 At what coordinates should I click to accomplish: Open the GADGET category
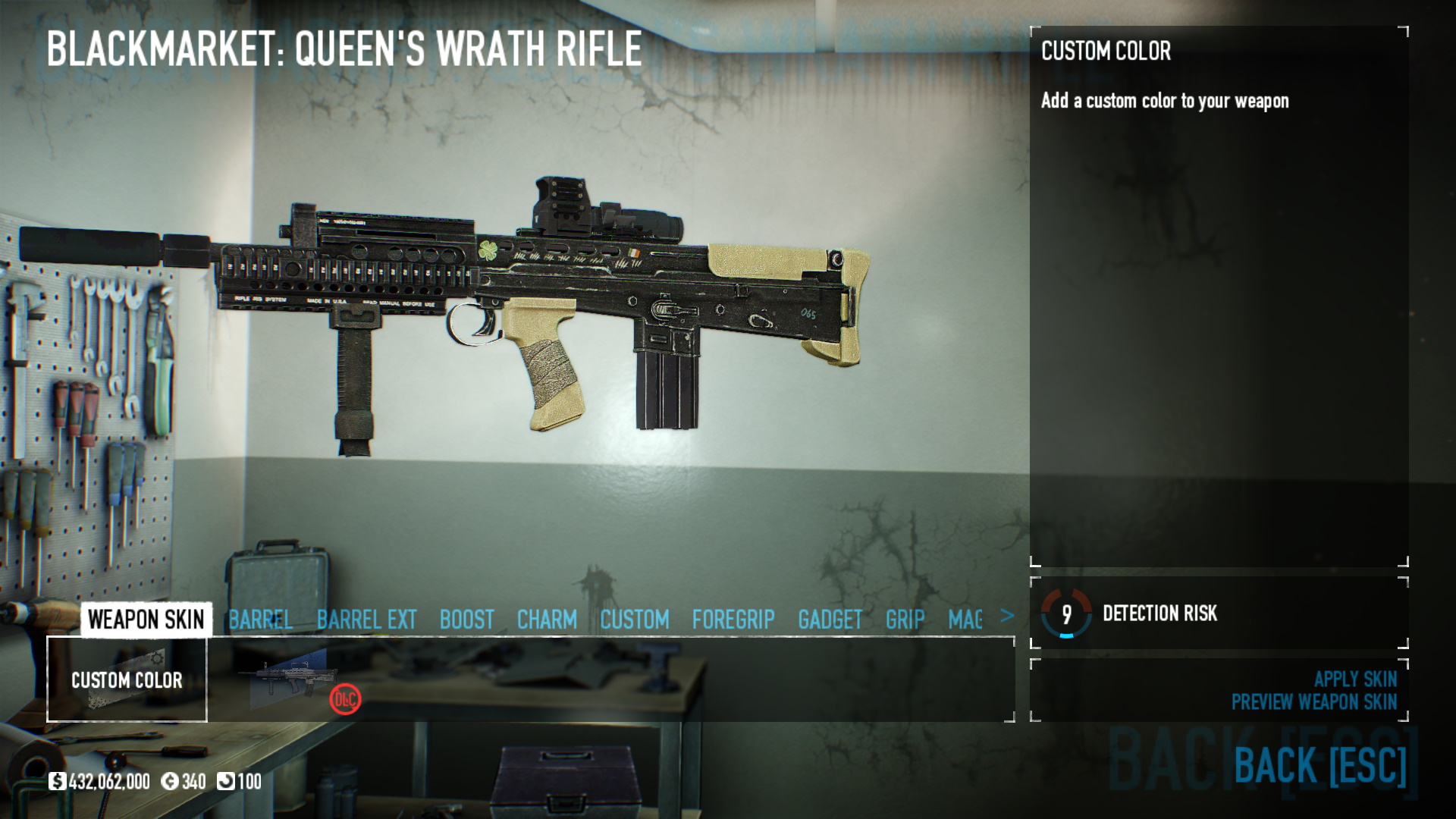tap(830, 620)
